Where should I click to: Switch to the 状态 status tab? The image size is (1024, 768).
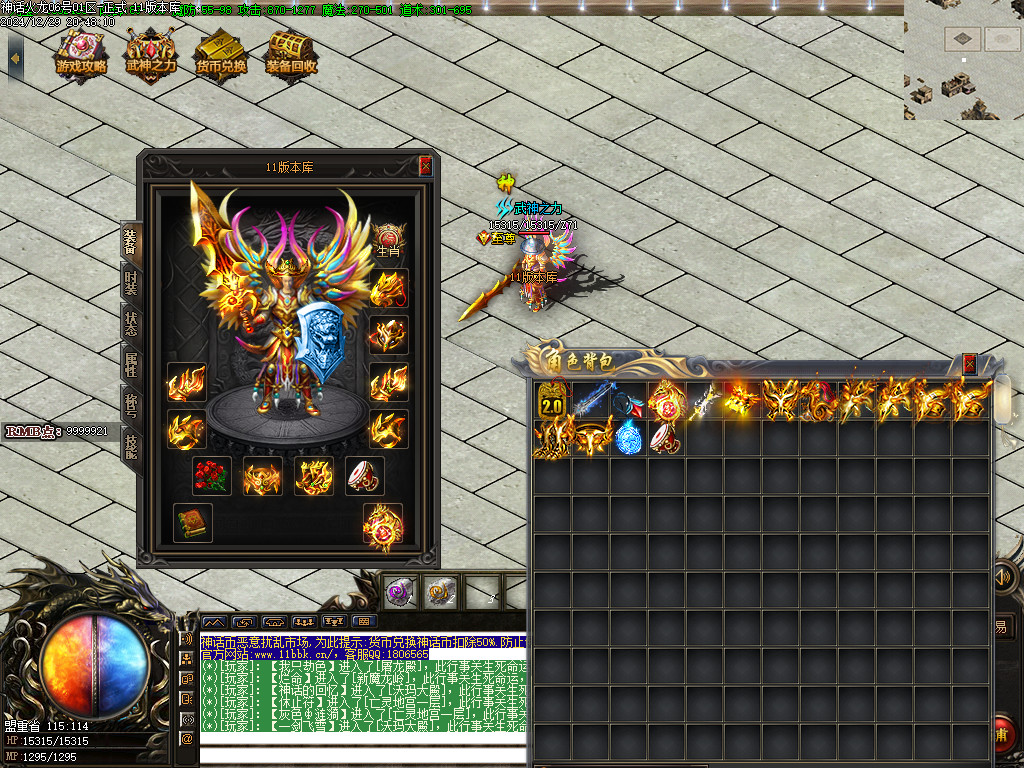pyautogui.click(x=131, y=324)
